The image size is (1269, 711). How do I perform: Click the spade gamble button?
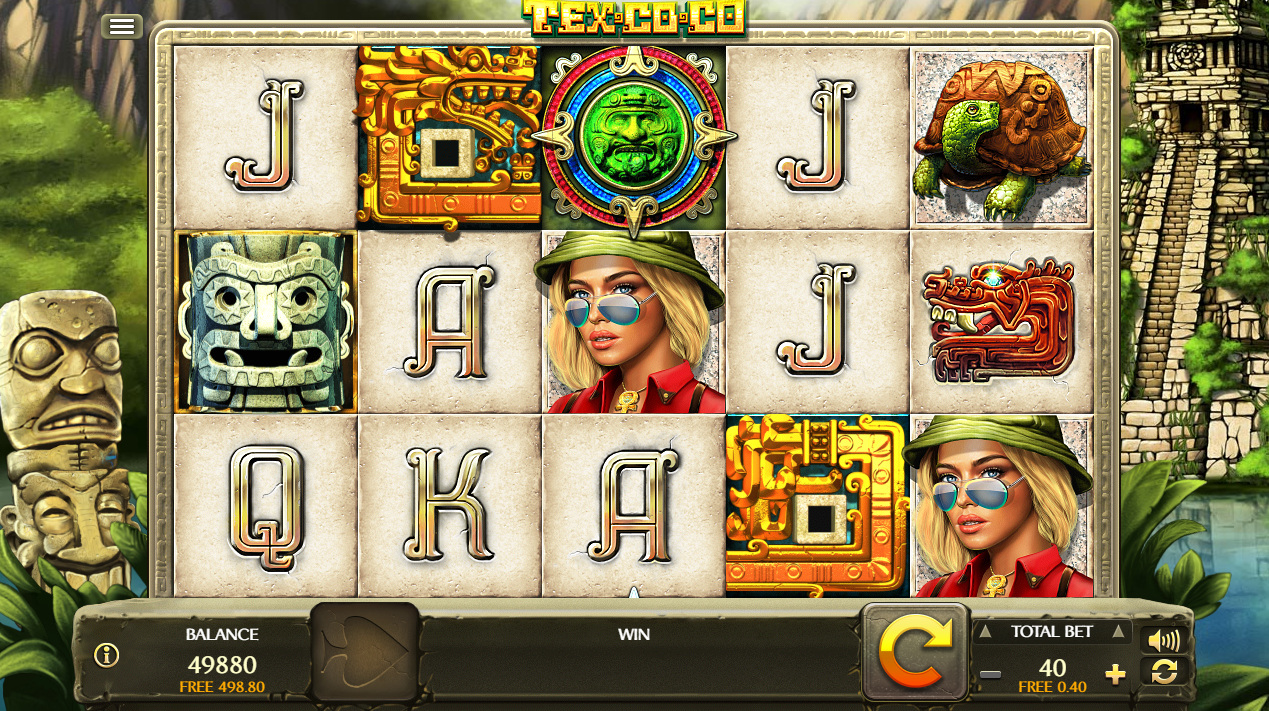tap(365, 652)
